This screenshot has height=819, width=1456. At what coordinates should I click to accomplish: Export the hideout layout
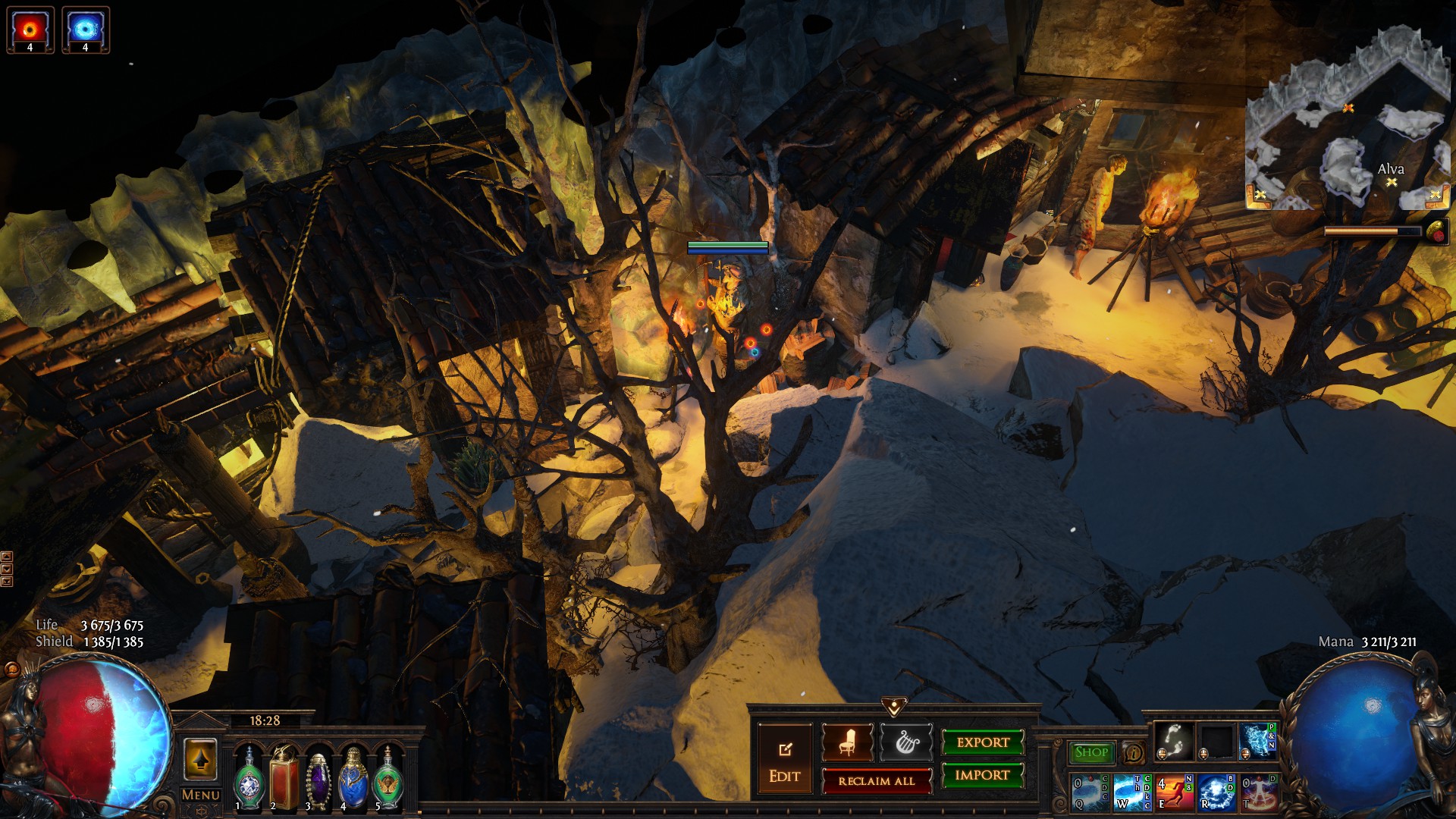983,742
